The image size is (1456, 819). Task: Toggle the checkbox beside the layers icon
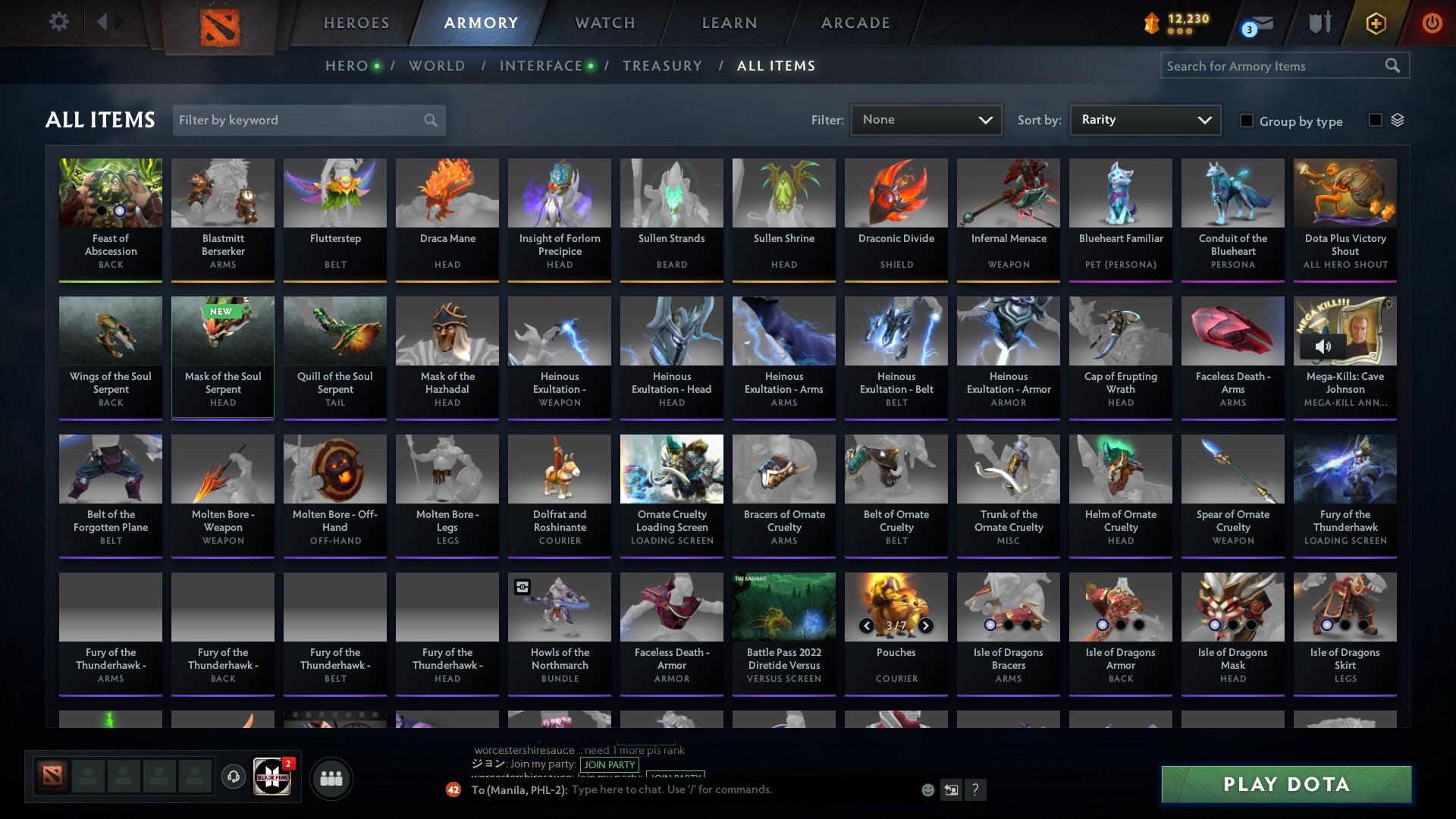pos(1376,120)
